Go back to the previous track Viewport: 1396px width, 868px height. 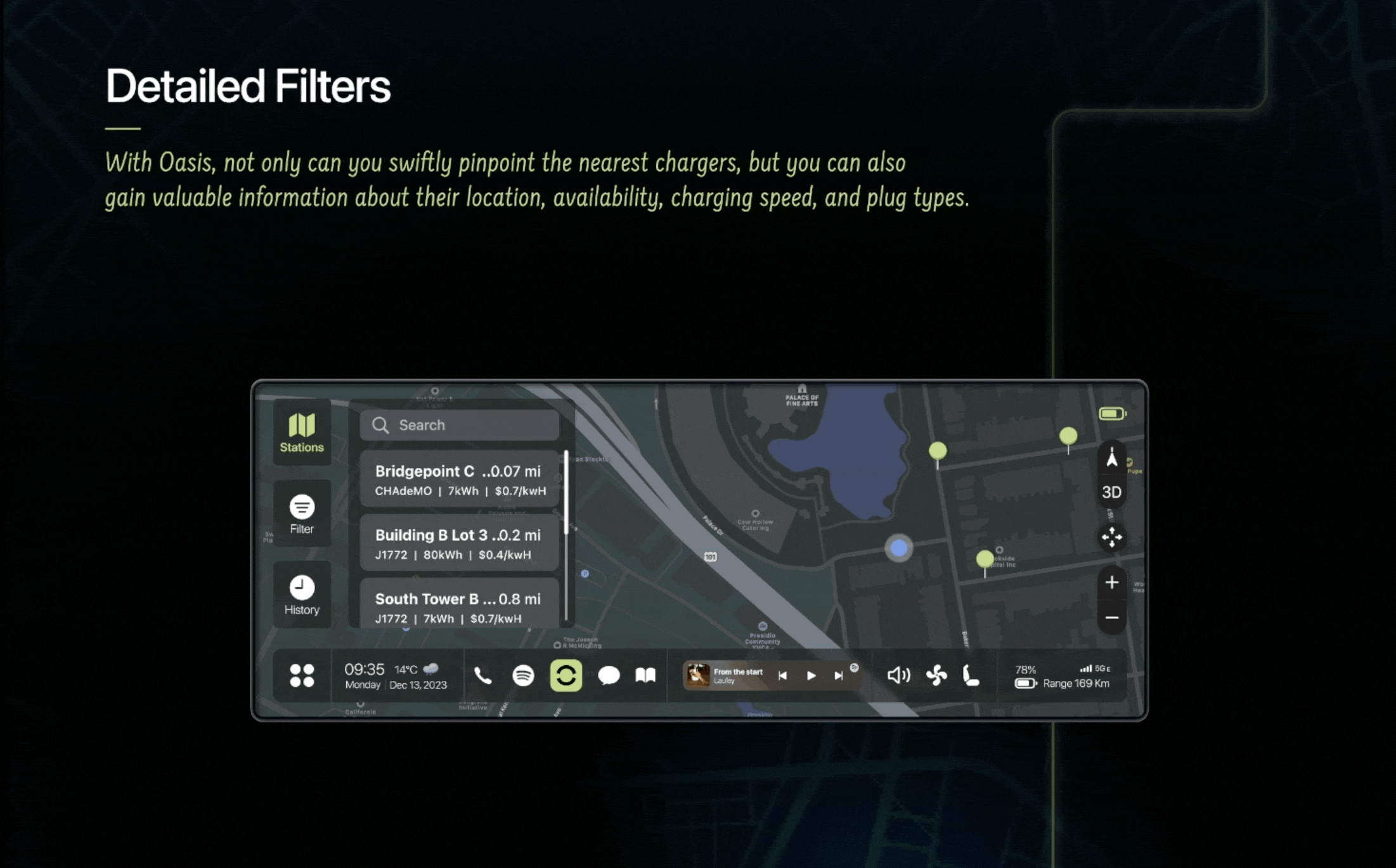(x=783, y=676)
